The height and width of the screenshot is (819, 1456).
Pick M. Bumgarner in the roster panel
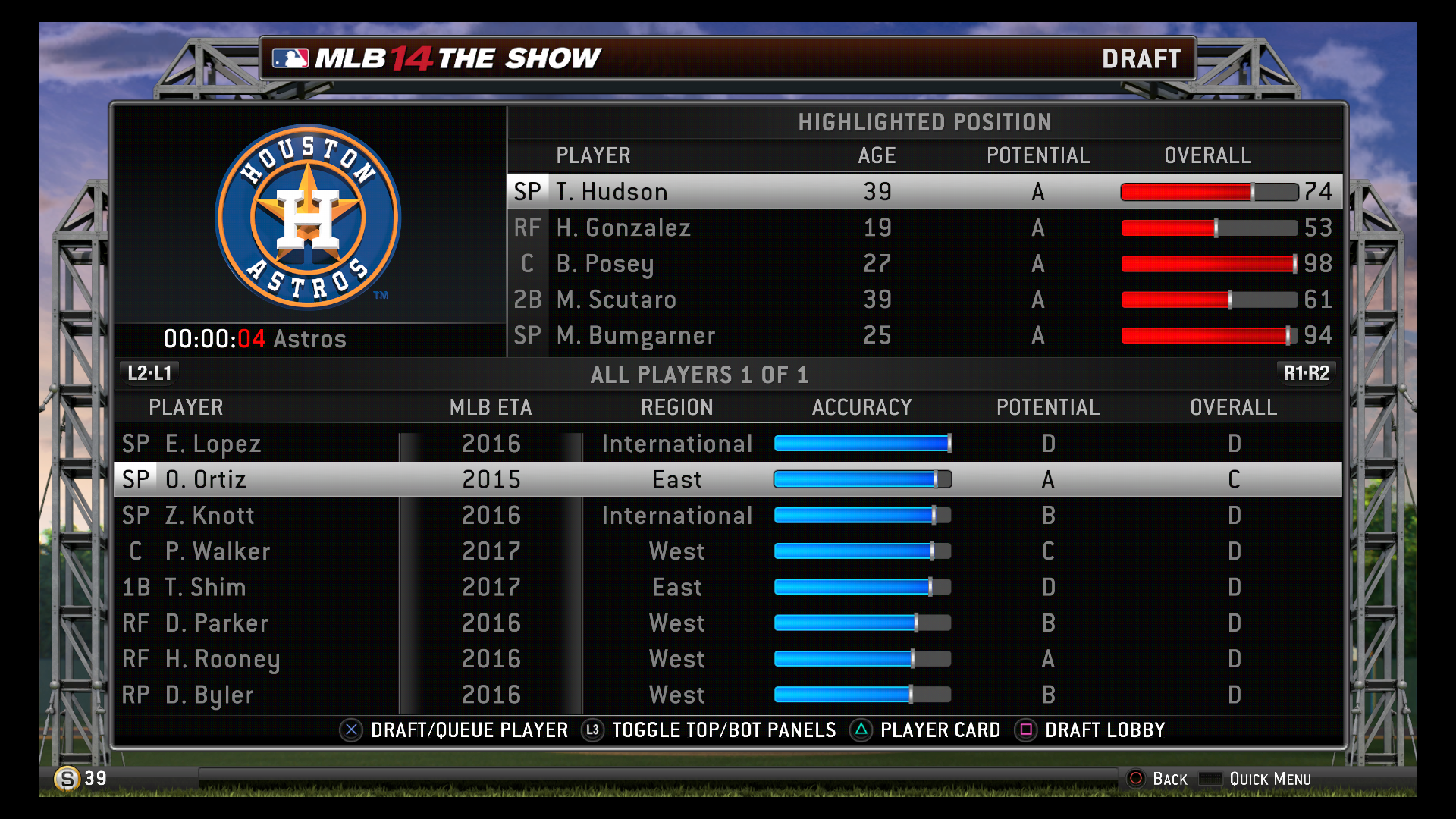click(x=635, y=335)
